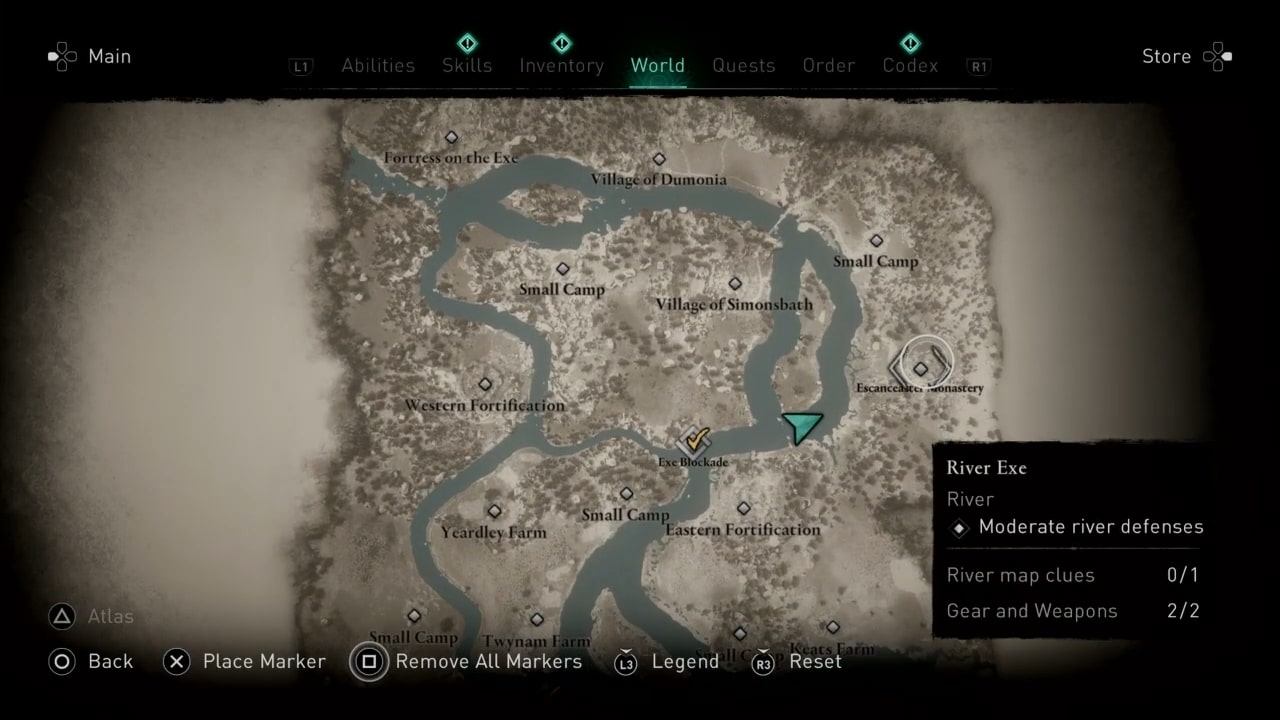Click Place Marker at the bottom
The image size is (1280, 720).
click(x=264, y=661)
